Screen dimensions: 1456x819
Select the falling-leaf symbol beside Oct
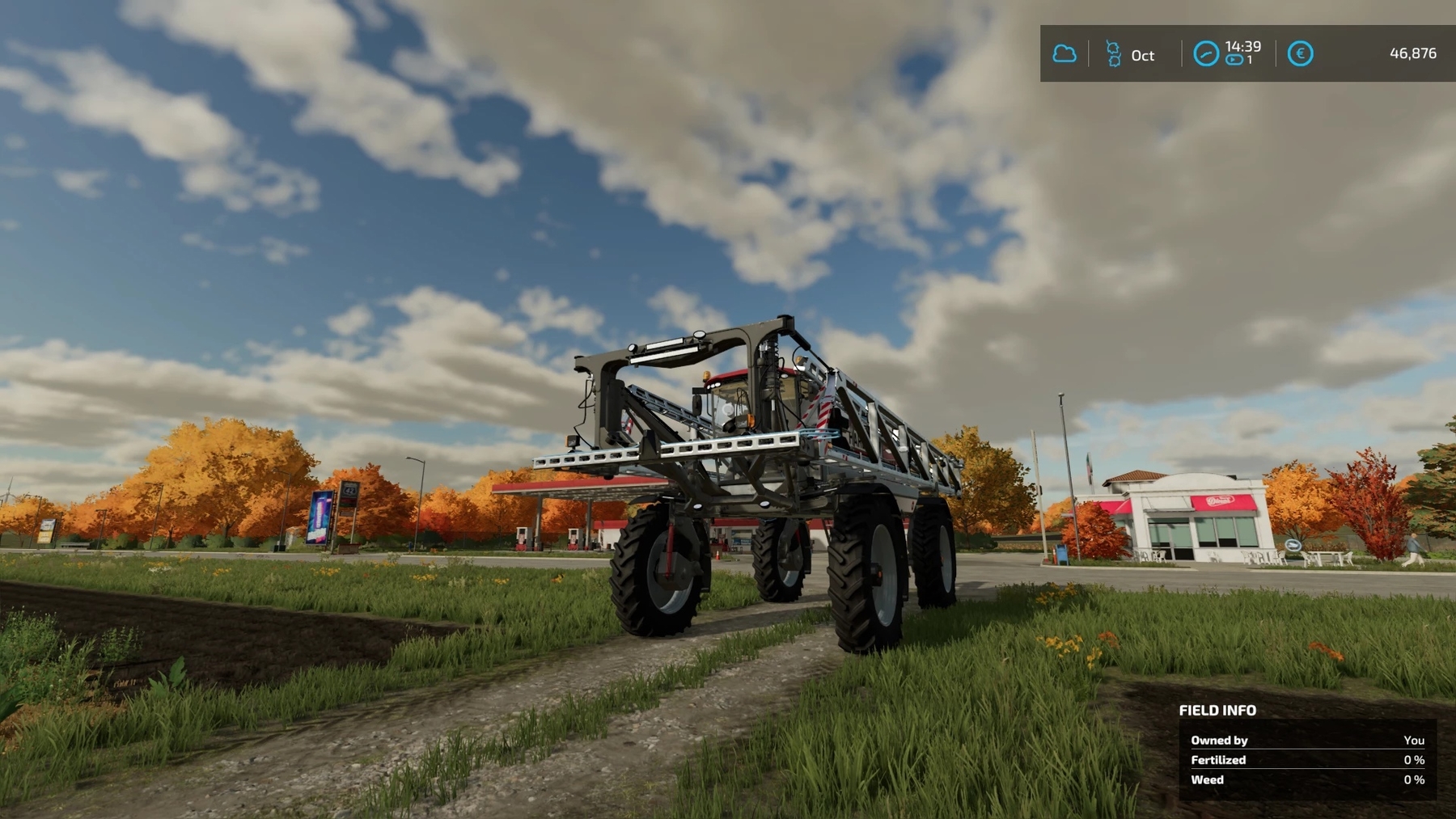tap(1114, 54)
